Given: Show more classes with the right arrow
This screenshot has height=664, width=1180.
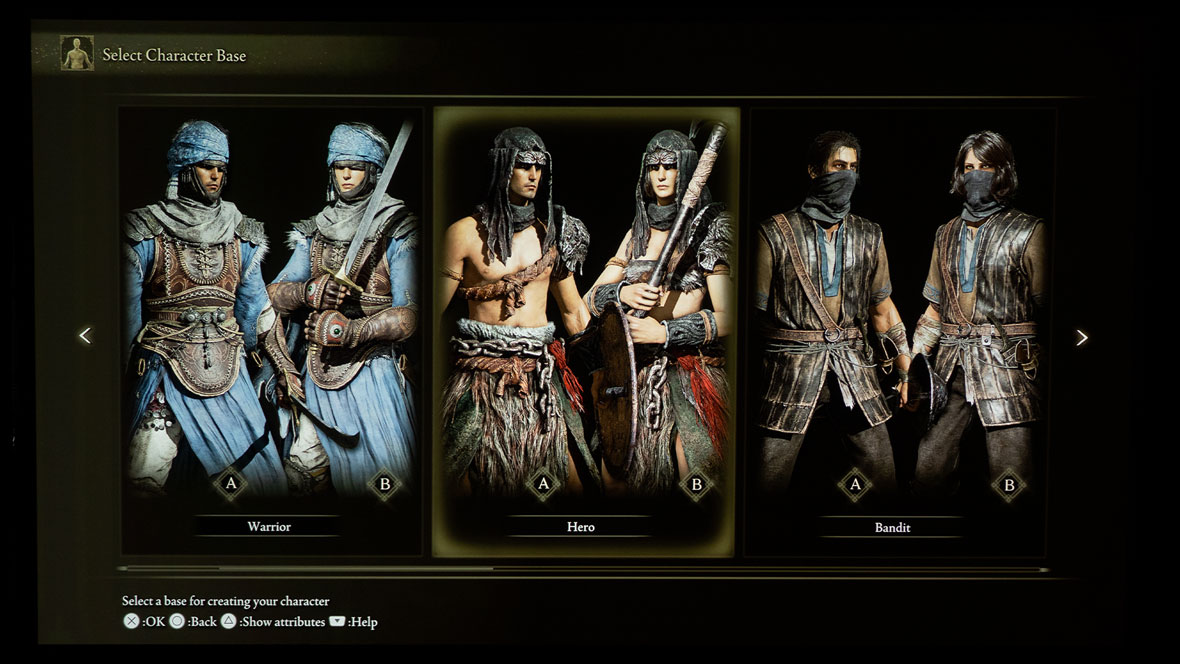Looking at the screenshot, I should click(1081, 338).
